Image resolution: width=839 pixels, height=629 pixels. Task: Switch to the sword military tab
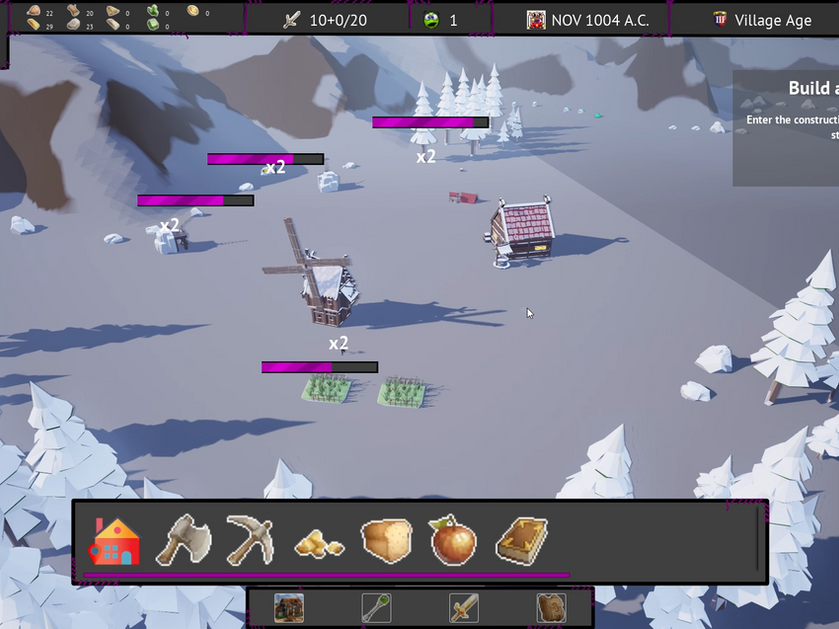463,607
